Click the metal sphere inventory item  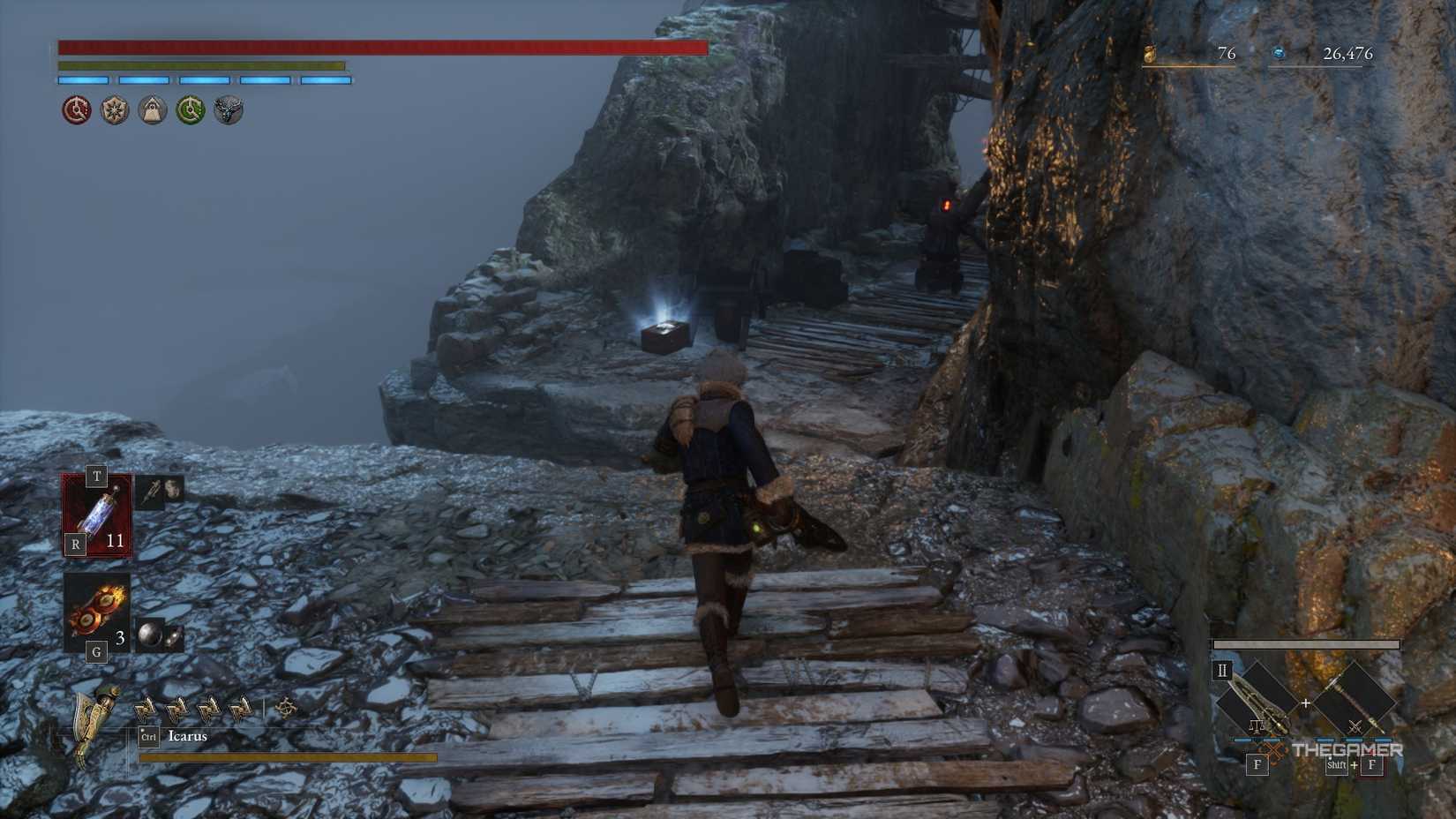point(150,631)
